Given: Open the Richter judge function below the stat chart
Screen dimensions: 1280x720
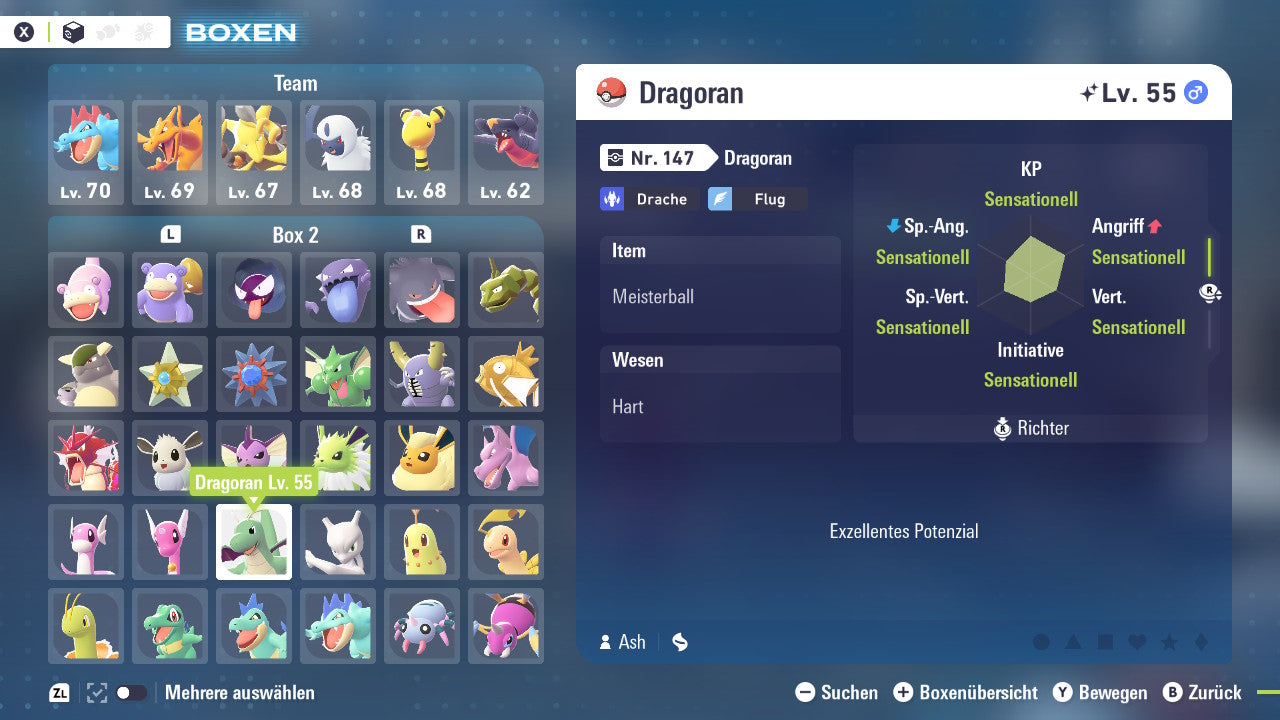Looking at the screenshot, I should (x=1030, y=428).
